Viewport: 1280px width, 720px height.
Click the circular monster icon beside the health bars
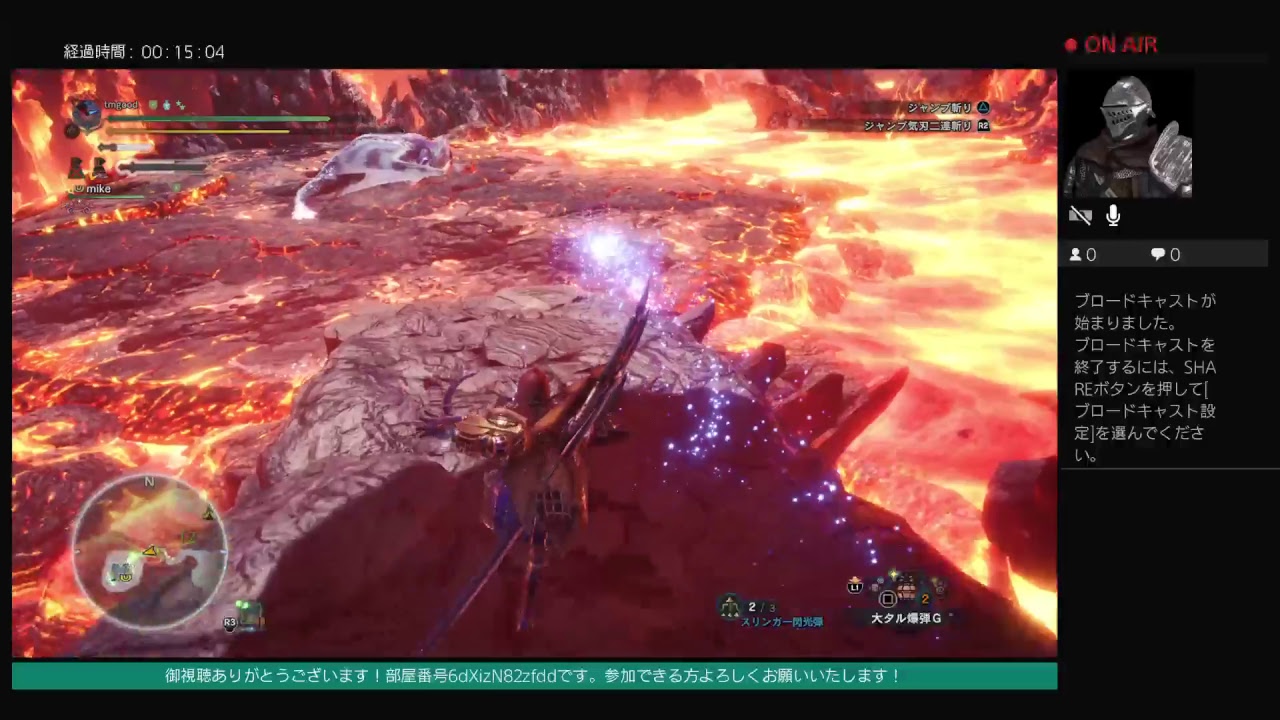pos(87,115)
